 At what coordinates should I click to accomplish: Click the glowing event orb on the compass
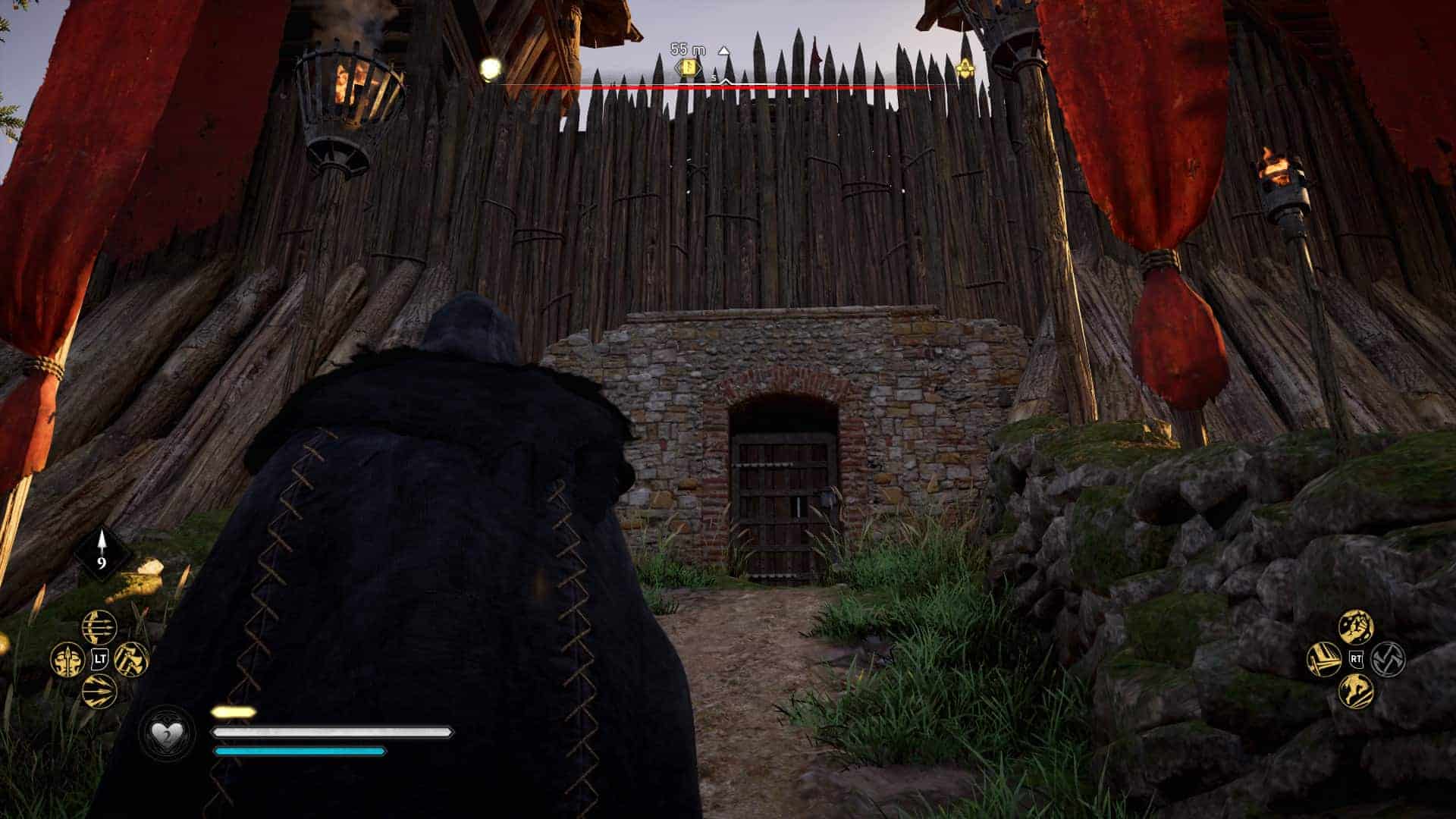(x=489, y=67)
